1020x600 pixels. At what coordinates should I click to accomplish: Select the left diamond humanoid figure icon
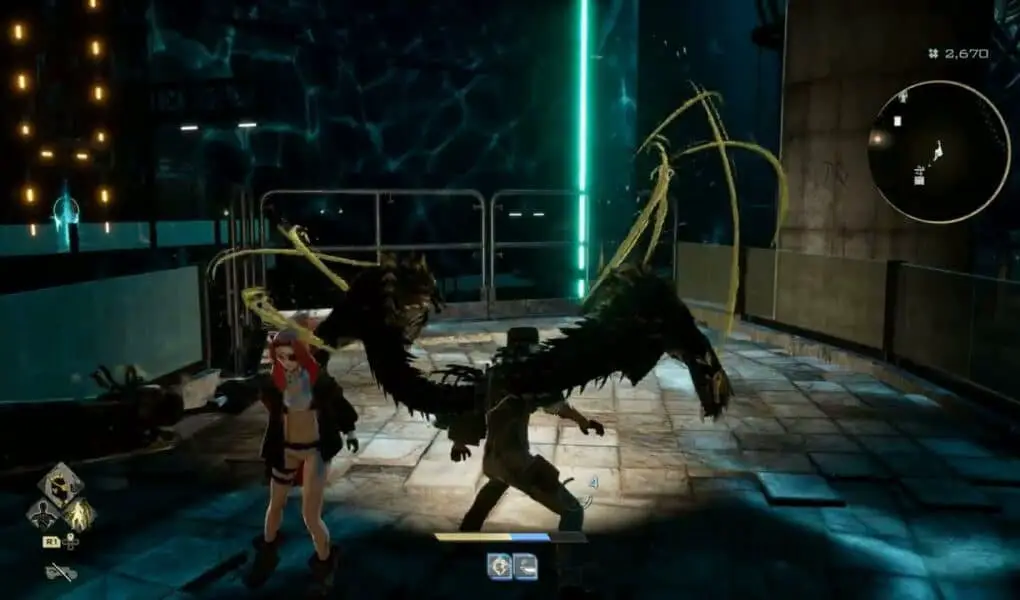(x=43, y=515)
